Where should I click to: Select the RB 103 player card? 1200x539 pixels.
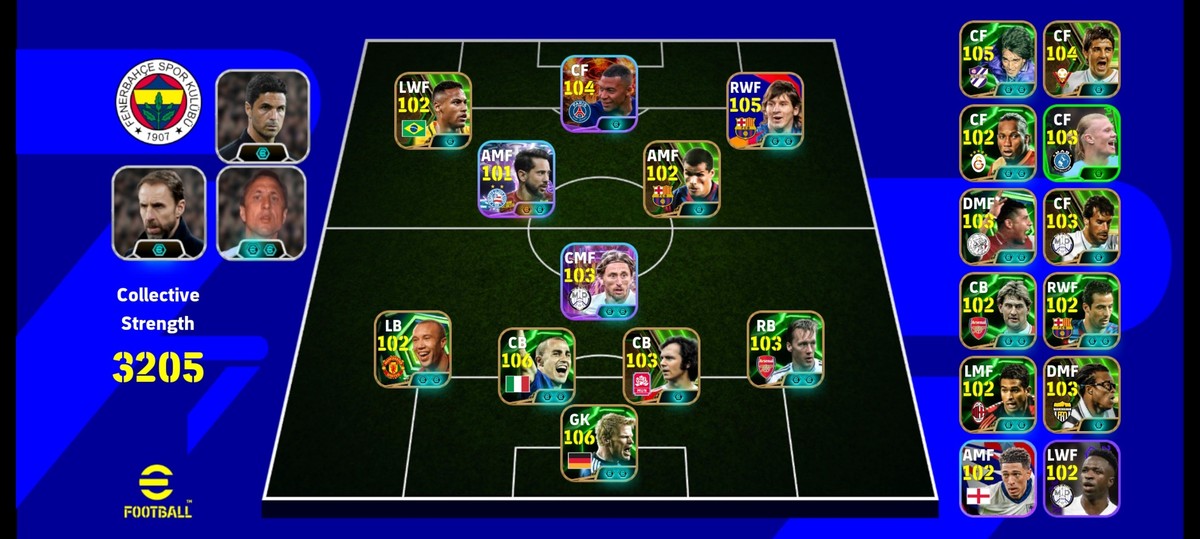(785, 349)
